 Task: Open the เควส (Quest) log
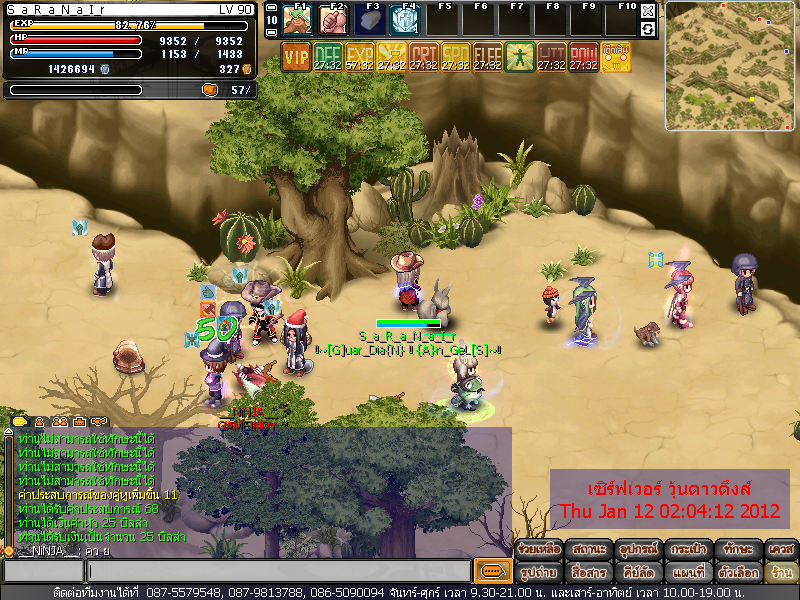click(780, 550)
